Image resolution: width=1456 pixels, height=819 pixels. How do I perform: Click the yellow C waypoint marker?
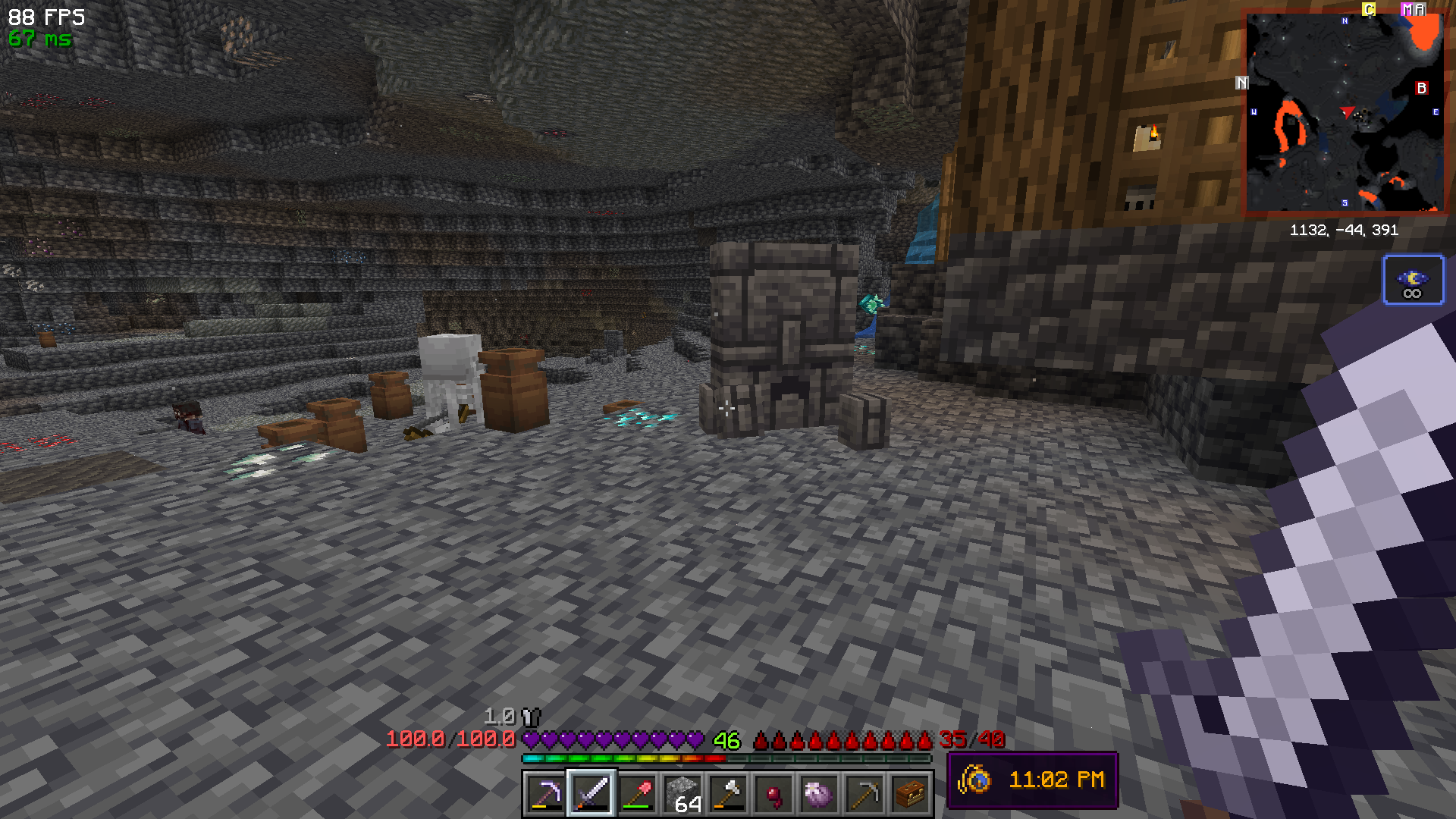point(1369,10)
